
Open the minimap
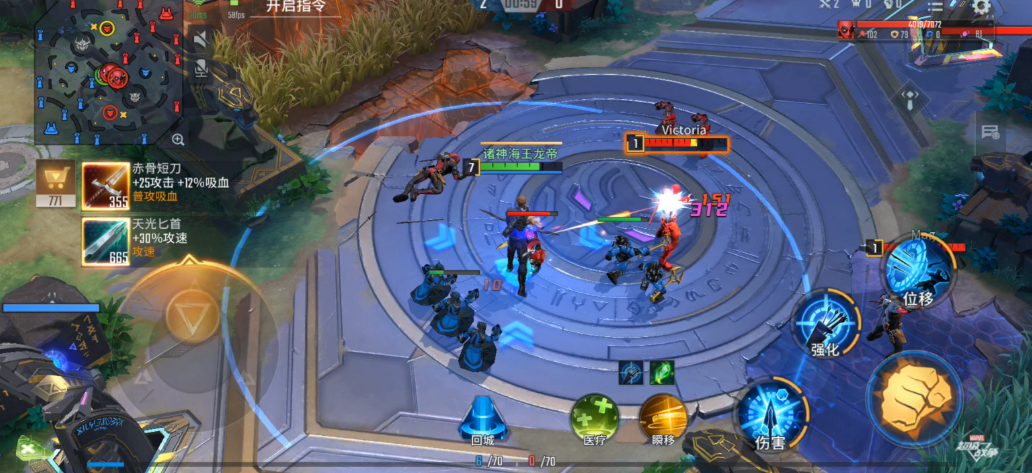click(x=107, y=70)
